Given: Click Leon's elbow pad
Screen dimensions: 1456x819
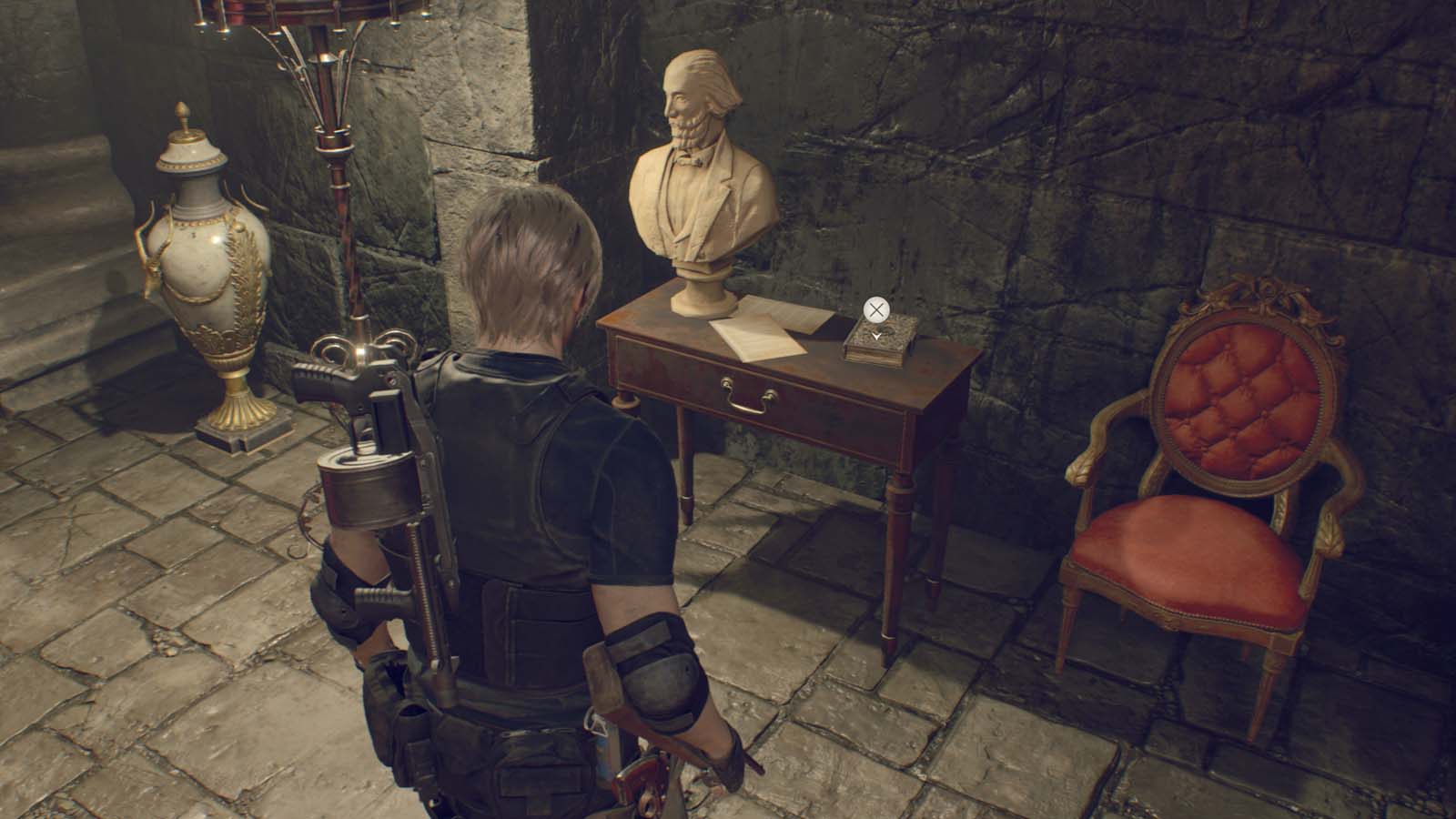Looking at the screenshot, I should [660, 669].
